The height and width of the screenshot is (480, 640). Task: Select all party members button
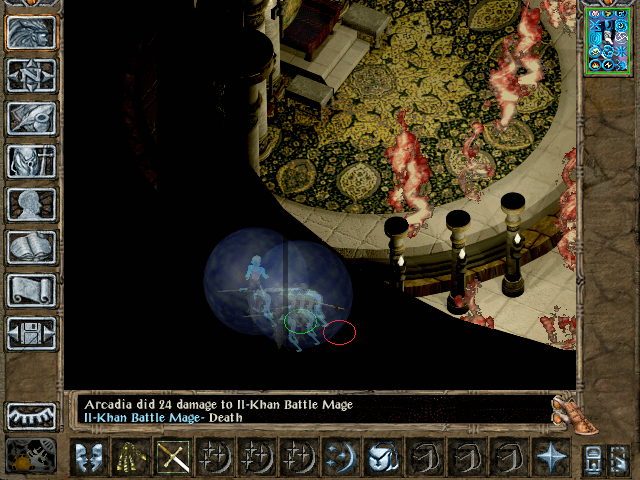point(603,457)
